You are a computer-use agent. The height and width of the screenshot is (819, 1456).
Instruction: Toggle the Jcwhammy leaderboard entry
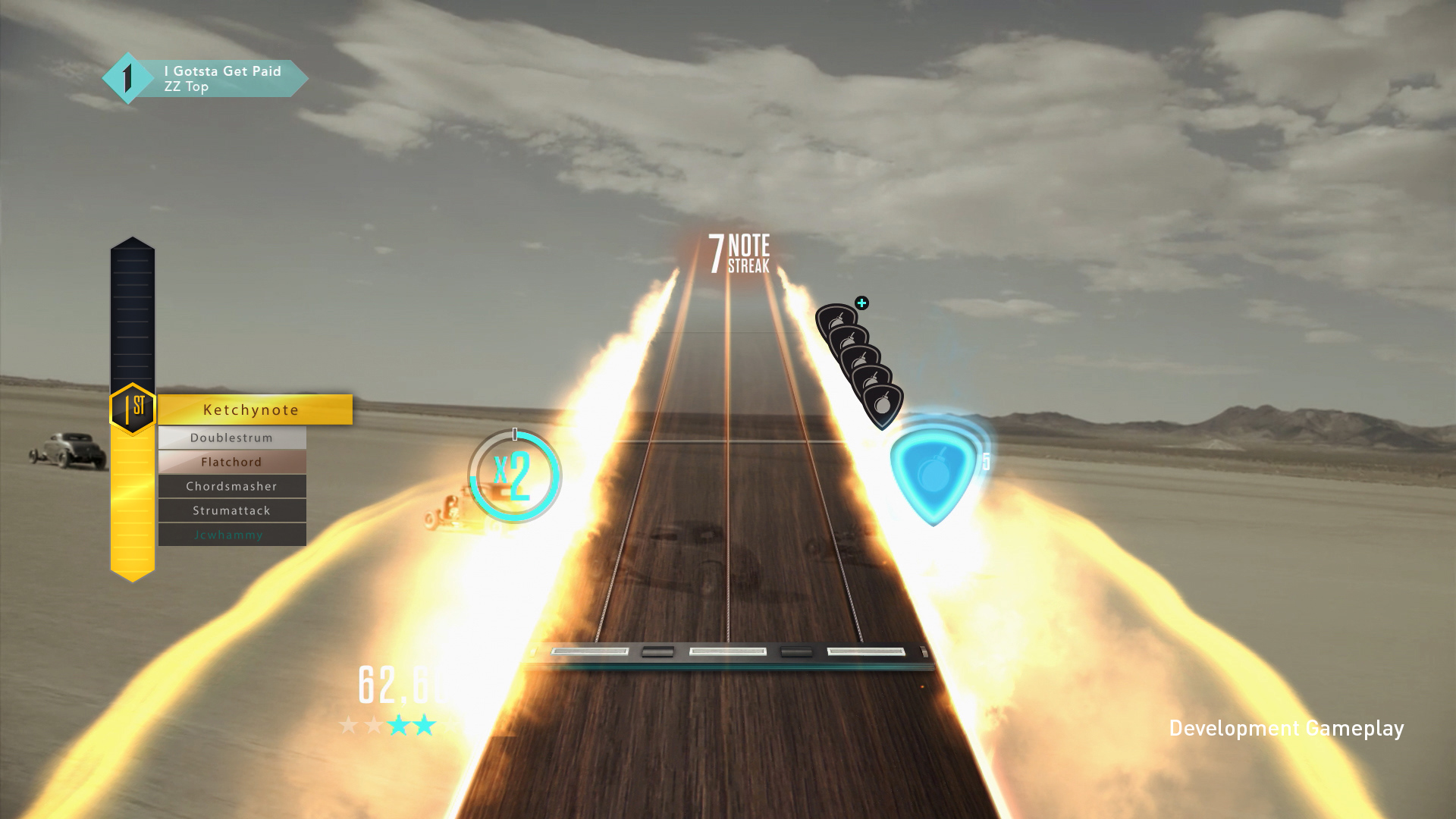231,535
